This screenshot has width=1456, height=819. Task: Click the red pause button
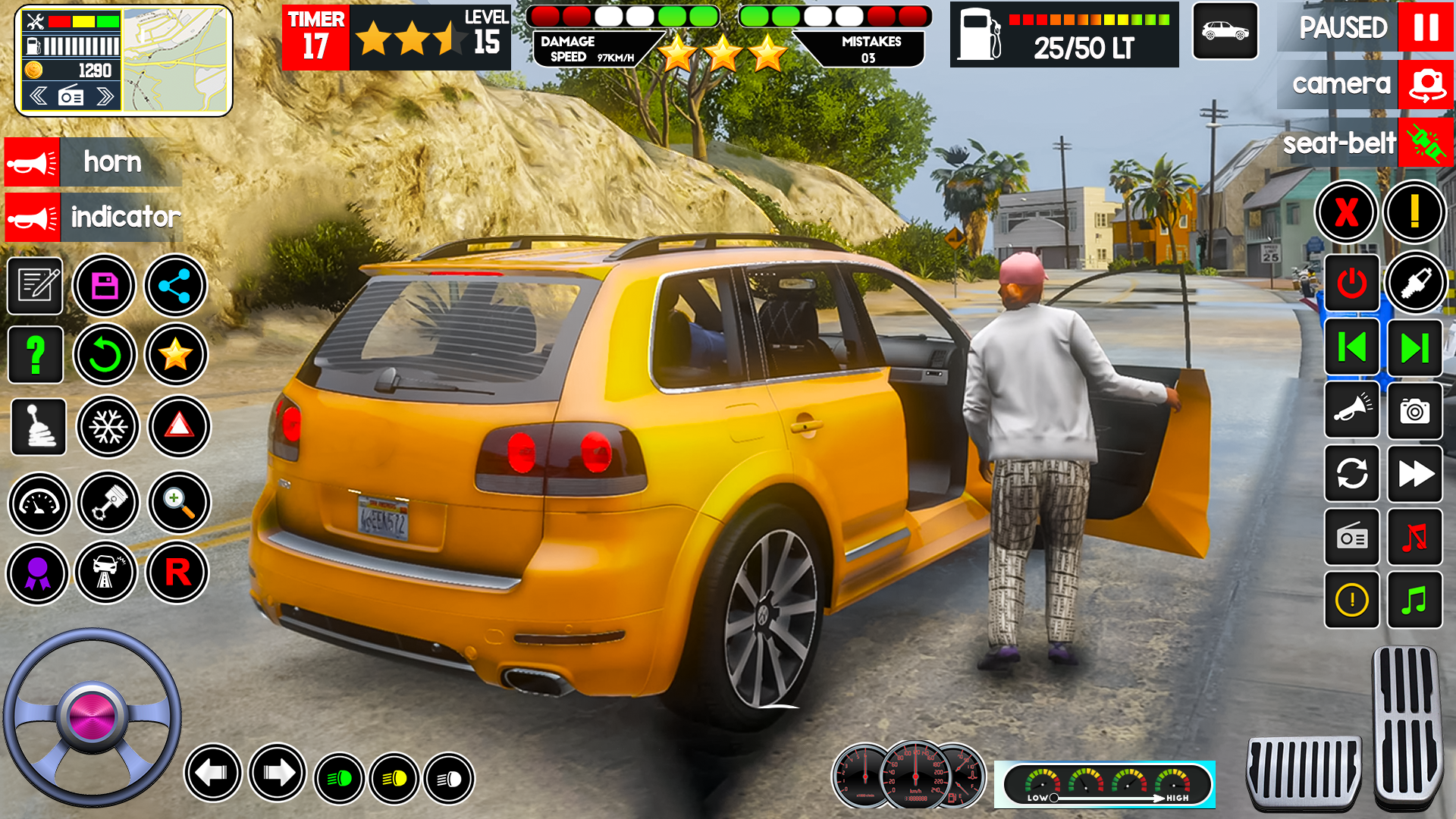tap(1425, 27)
